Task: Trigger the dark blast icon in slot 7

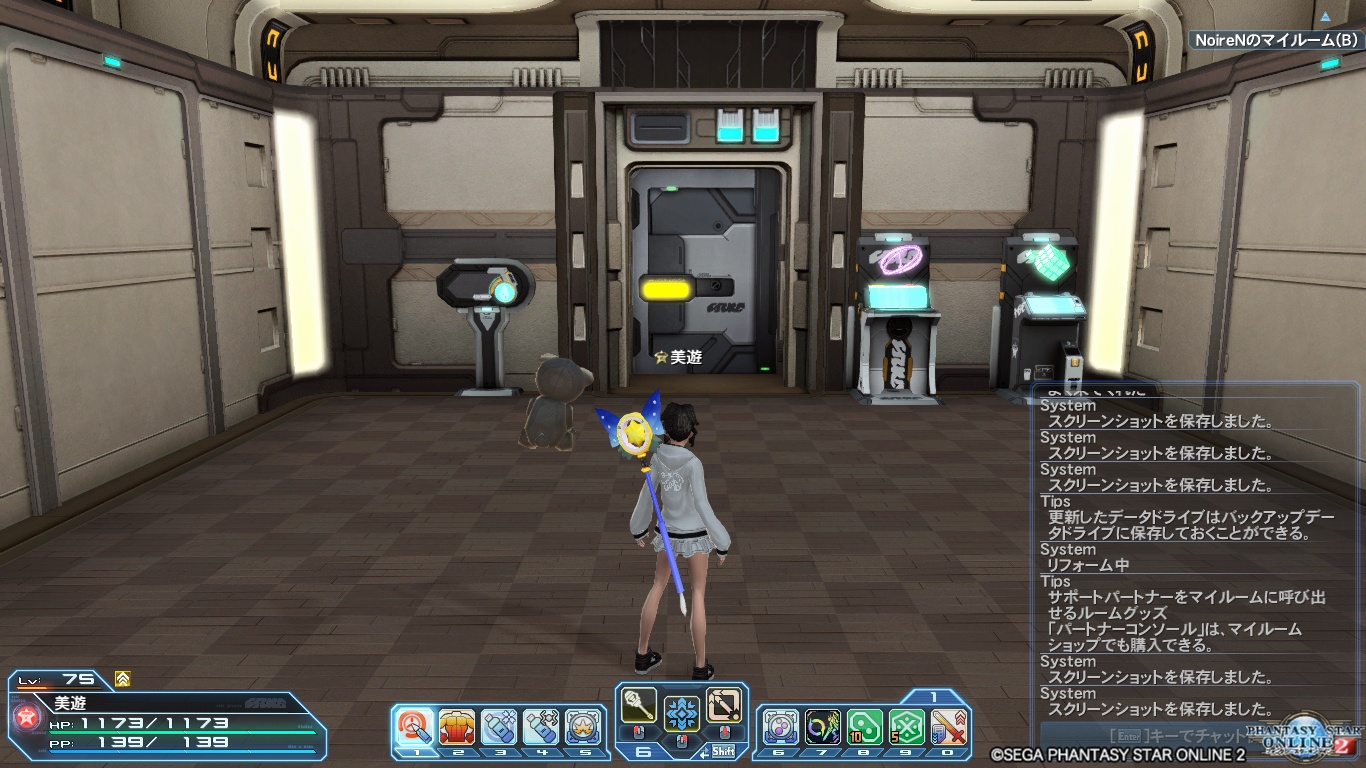Action: [x=823, y=726]
